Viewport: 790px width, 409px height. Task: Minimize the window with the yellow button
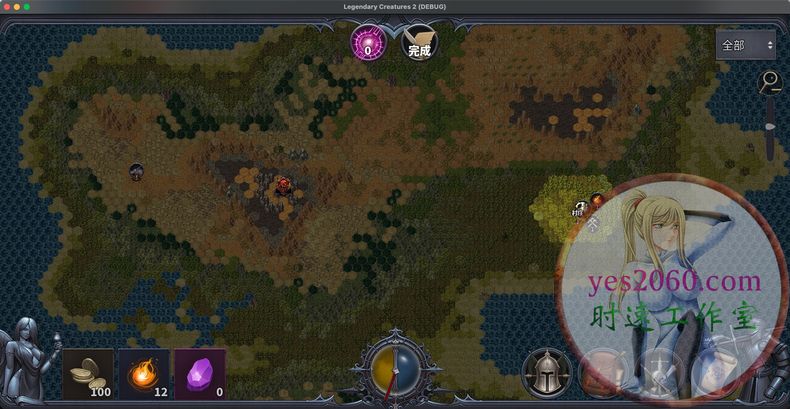pyautogui.click(x=17, y=7)
